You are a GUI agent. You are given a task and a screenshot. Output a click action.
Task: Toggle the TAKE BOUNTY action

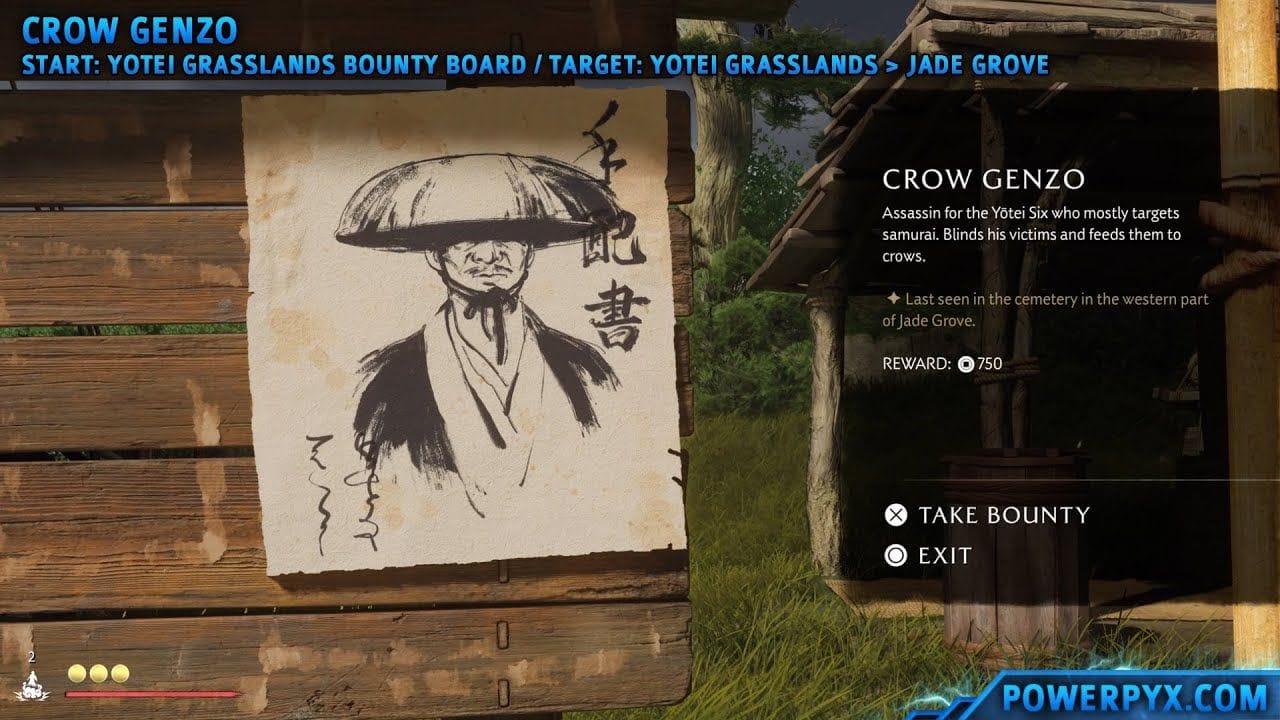click(1003, 516)
